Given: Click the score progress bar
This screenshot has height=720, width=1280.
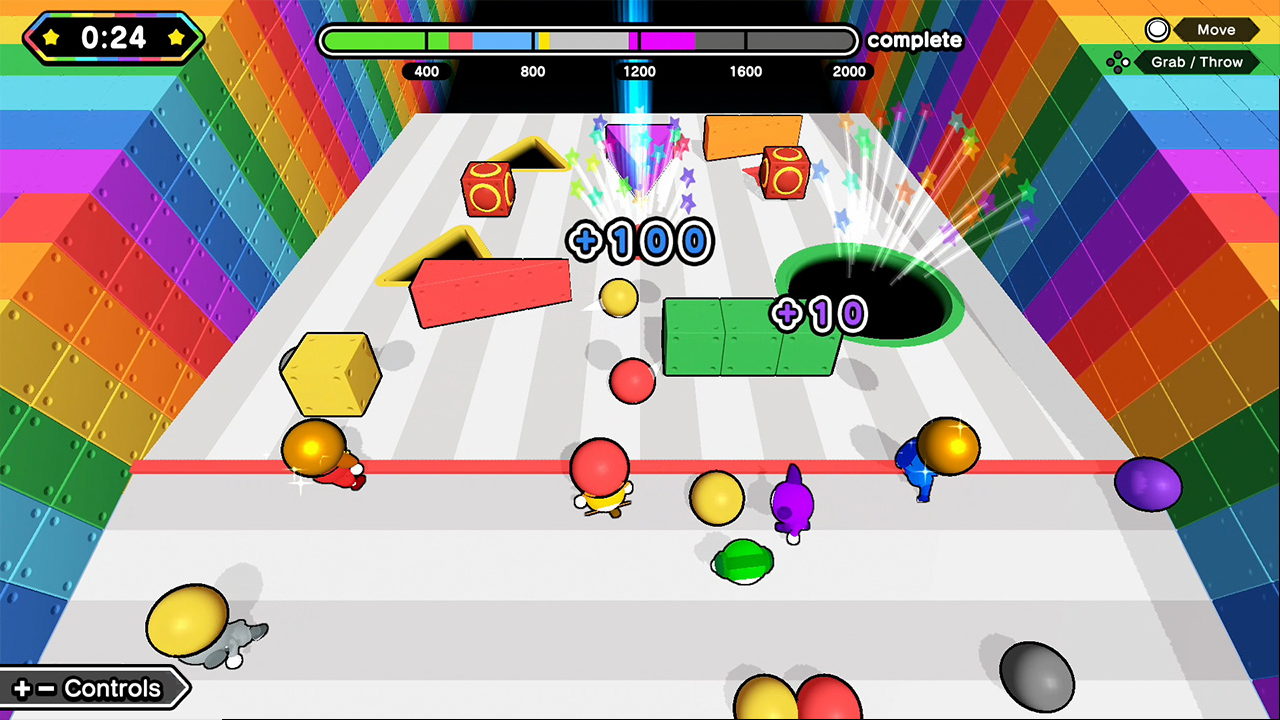Looking at the screenshot, I should pos(588,40).
